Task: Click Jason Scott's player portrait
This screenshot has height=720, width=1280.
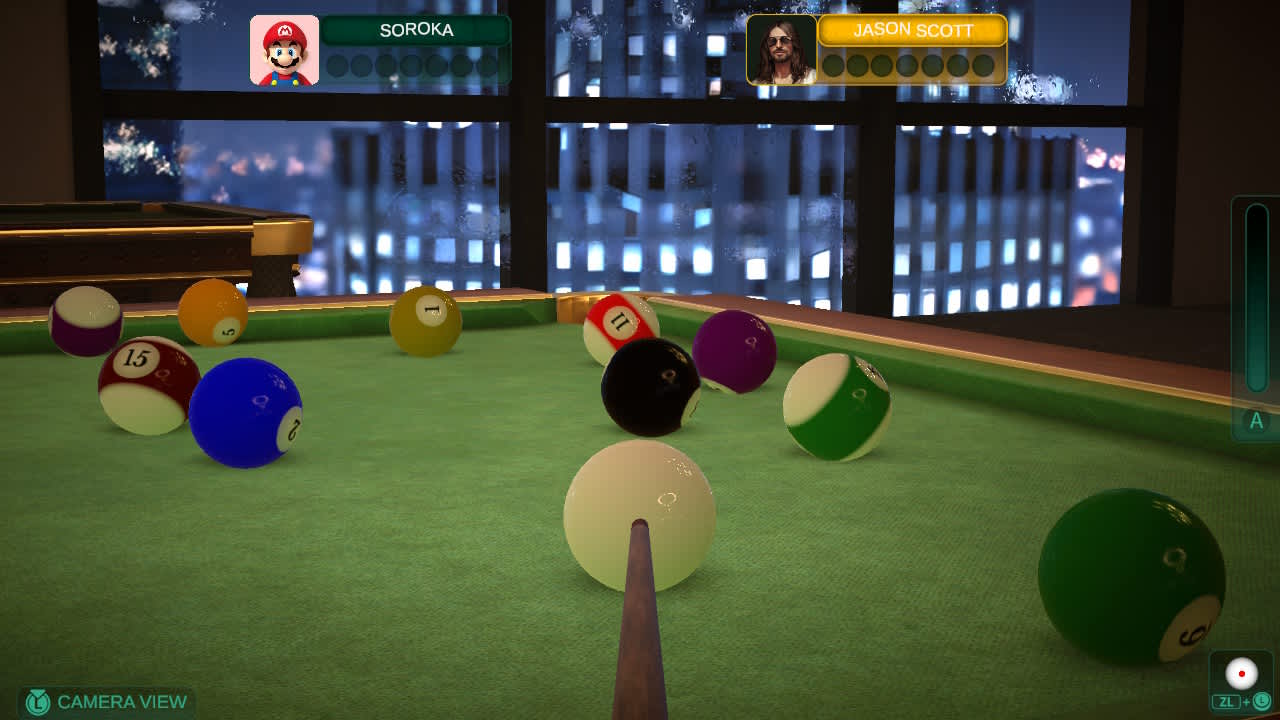Action: 780,50
